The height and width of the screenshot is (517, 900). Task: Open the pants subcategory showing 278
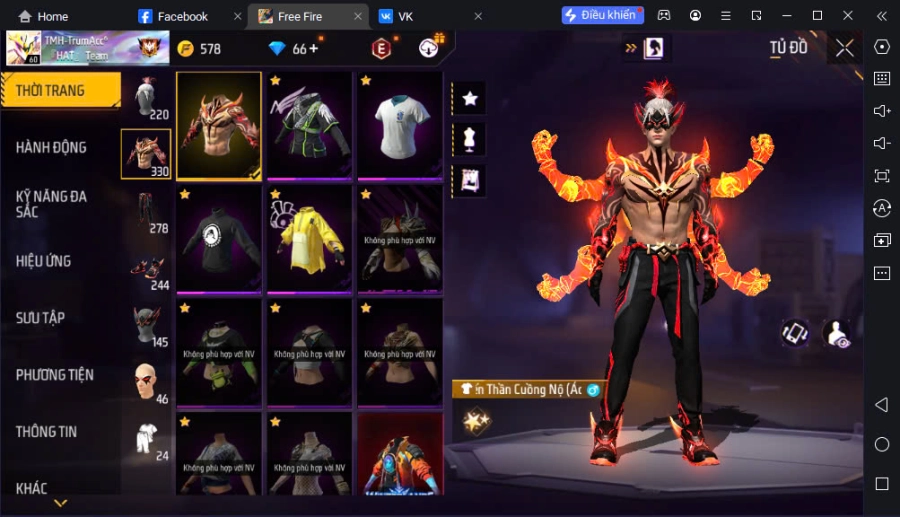point(146,211)
